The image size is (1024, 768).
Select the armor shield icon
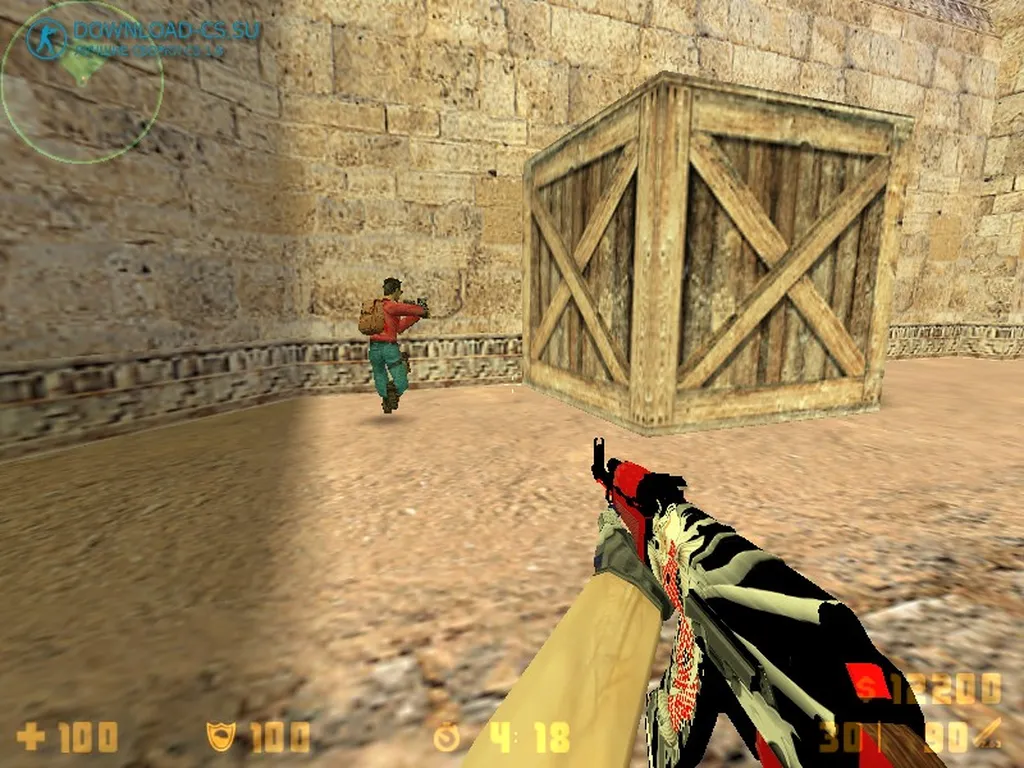[221, 738]
